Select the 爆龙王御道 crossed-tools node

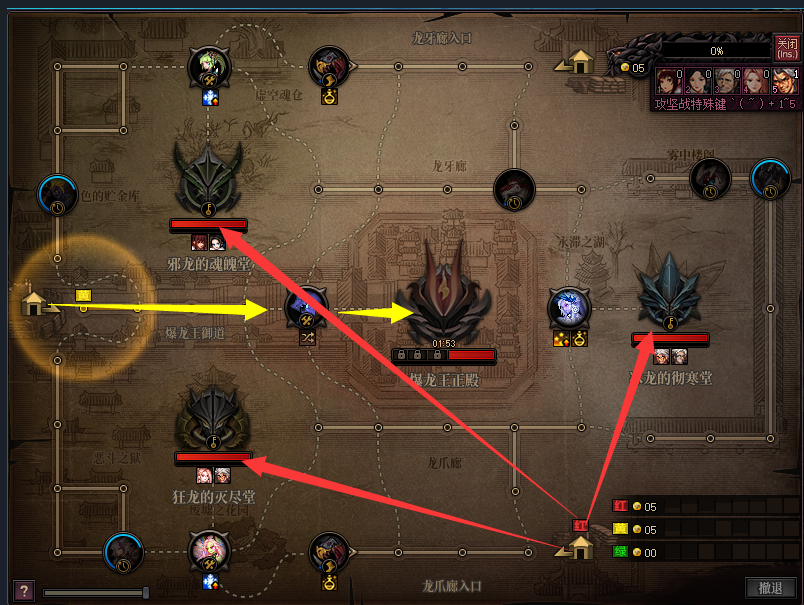307,307
